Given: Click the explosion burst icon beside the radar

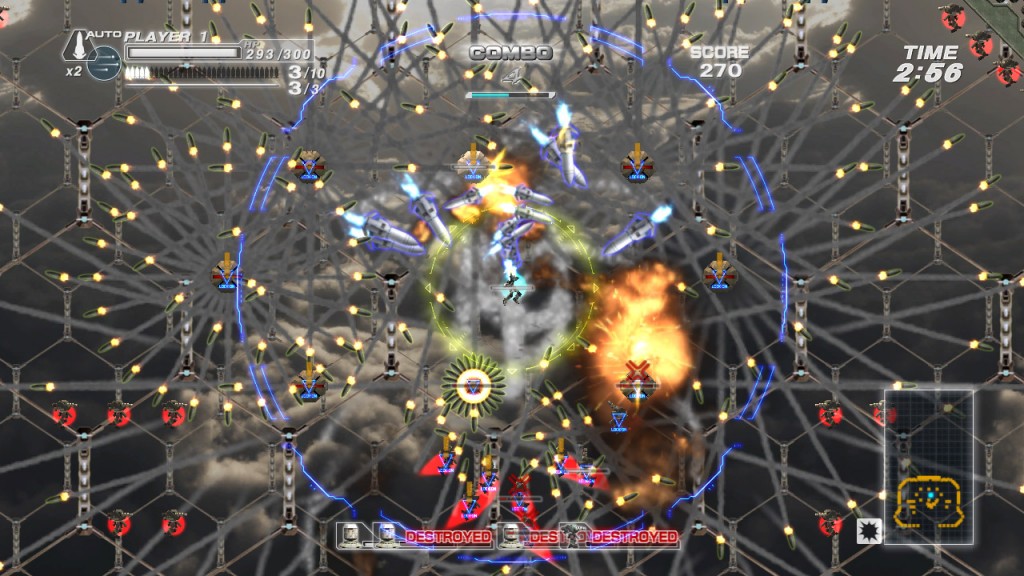Looking at the screenshot, I should [867, 530].
